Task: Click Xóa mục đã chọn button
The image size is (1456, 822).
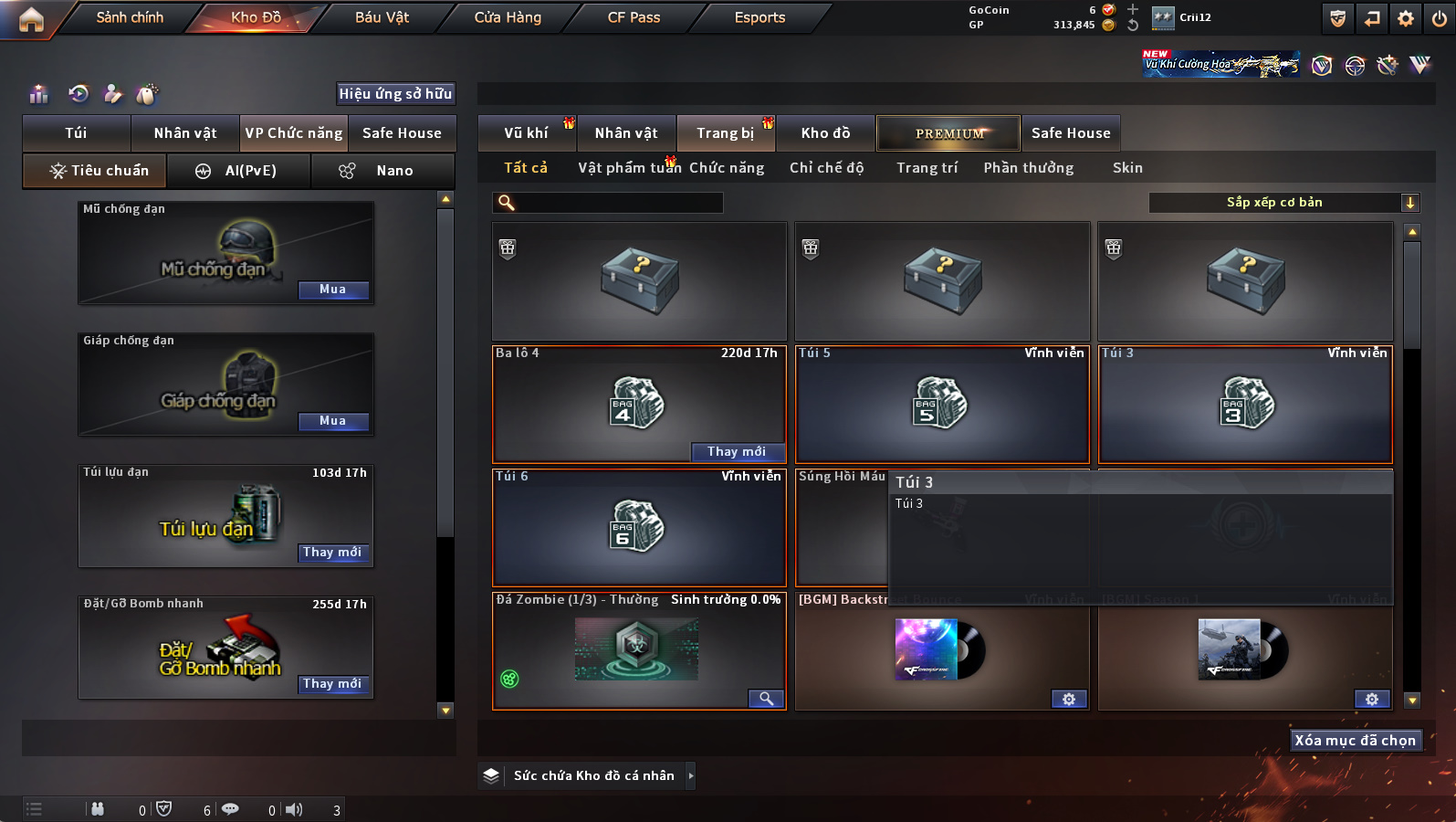Action: point(1355,740)
